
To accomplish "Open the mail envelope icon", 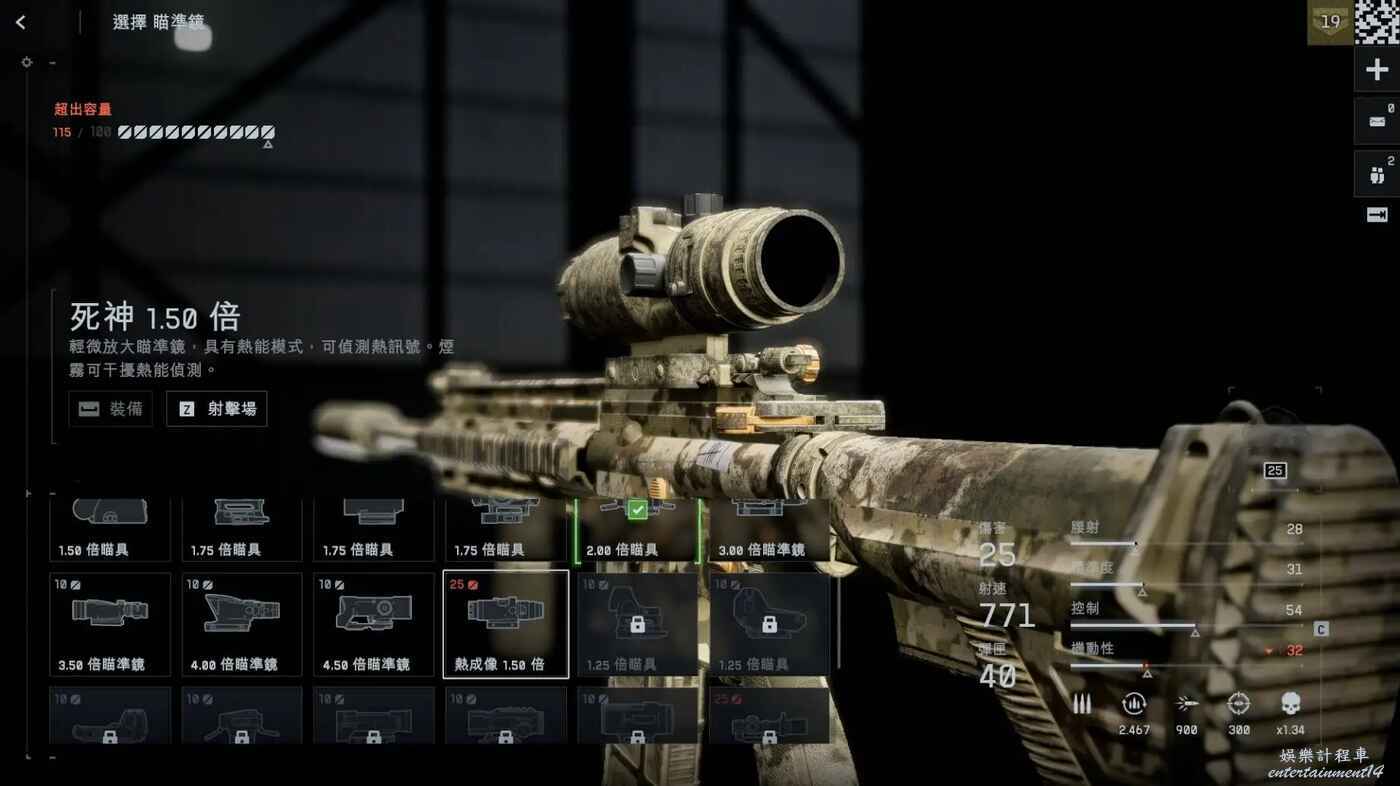I will pos(1377,121).
